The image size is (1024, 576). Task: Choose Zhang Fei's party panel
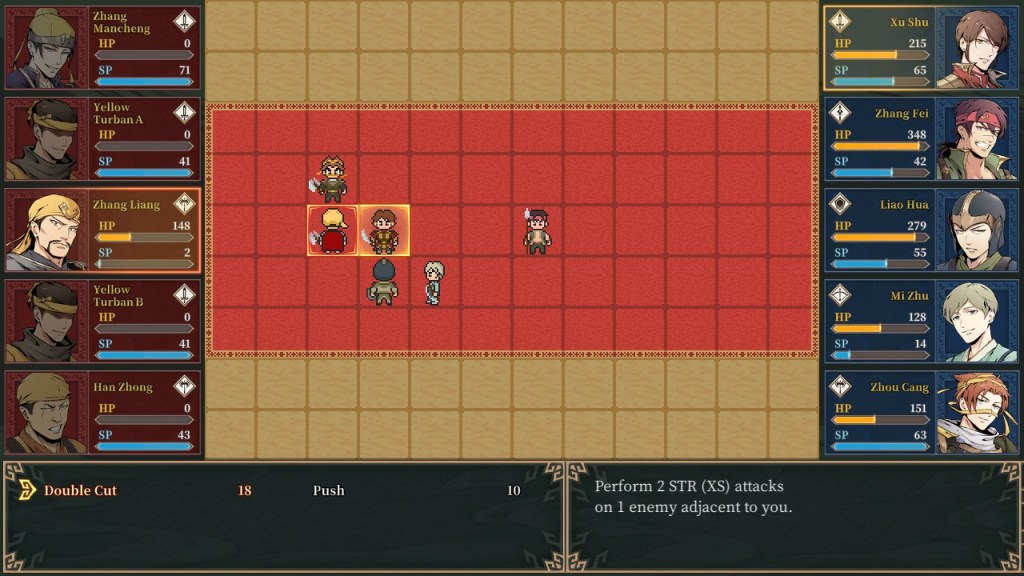coord(920,139)
